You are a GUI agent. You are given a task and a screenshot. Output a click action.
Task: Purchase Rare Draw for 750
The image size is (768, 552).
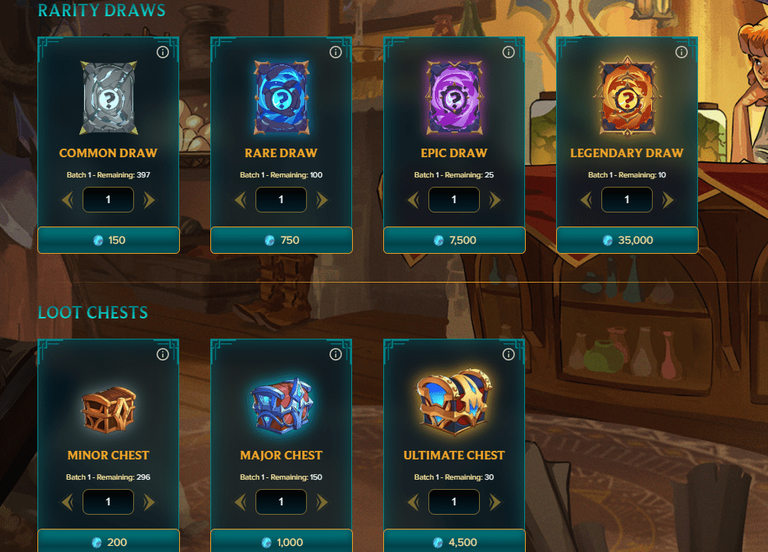coord(281,240)
